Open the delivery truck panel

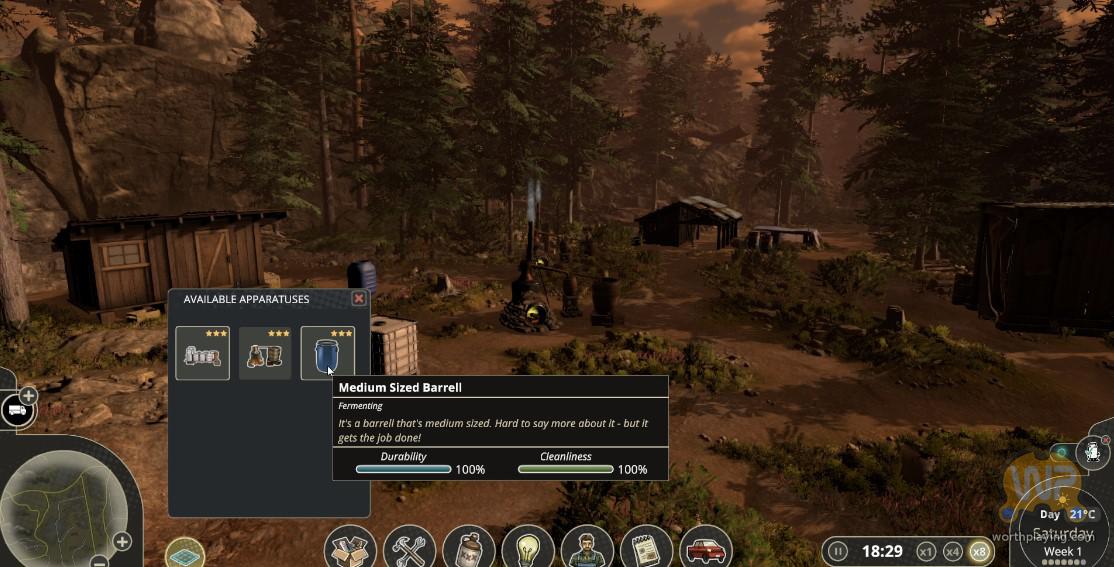(x=17, y=411)
